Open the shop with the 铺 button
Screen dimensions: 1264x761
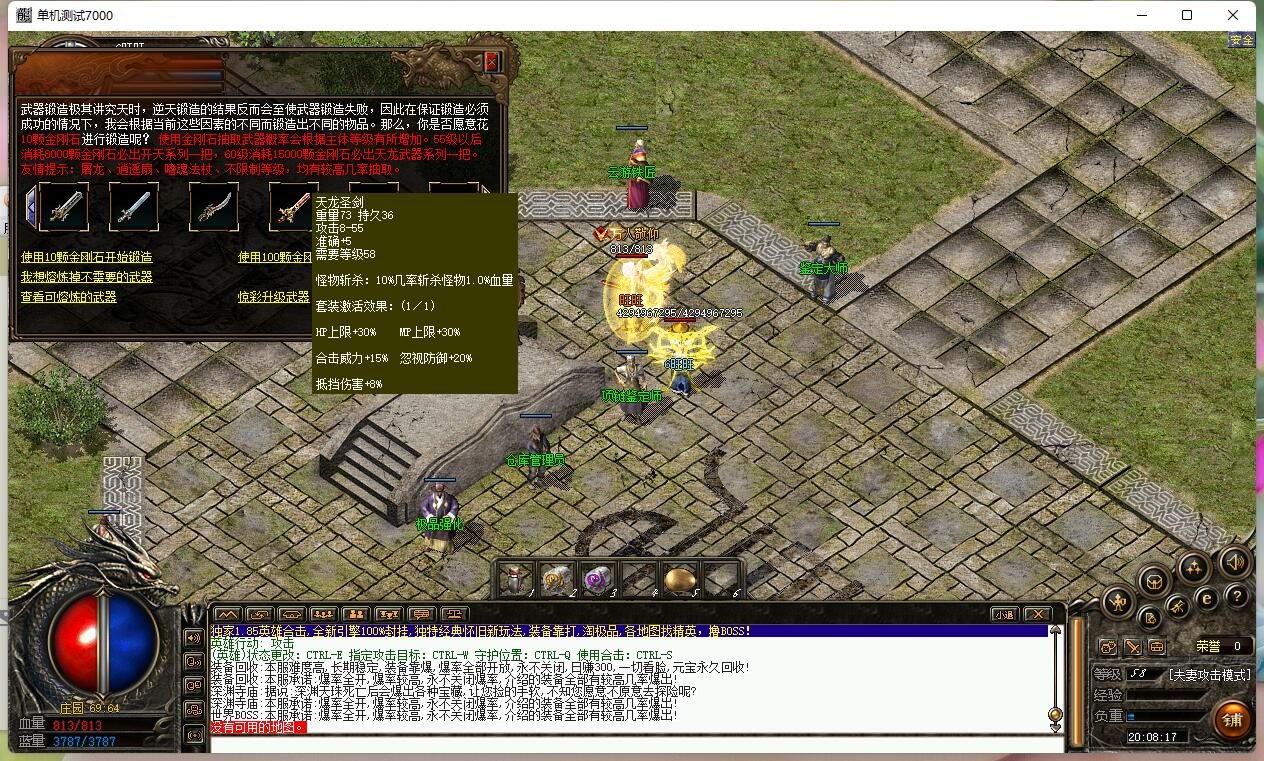pos(1232,718)
